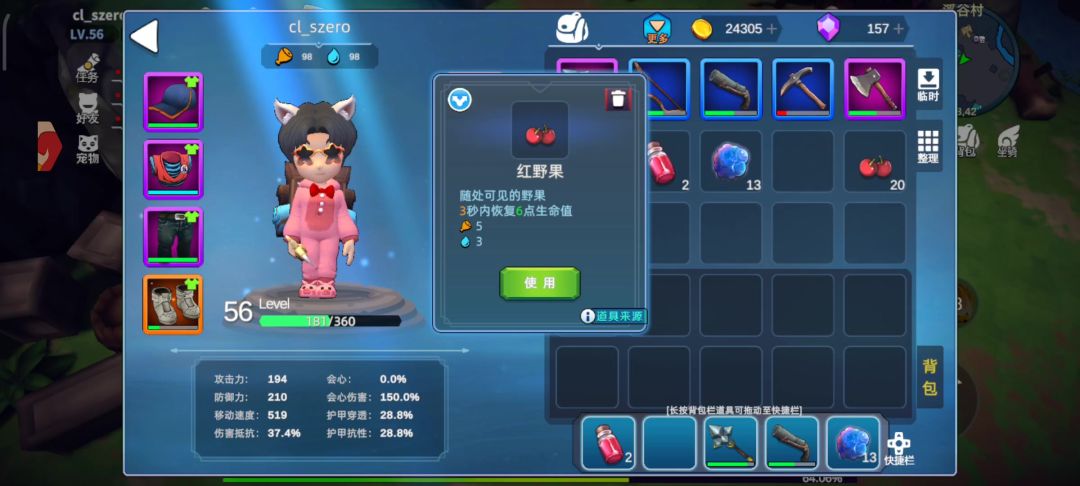Viewport: 1080px width, 486px height.
Task: Collapse the item tooltip with the blue chevron
Action: click(x=460, y=100)
